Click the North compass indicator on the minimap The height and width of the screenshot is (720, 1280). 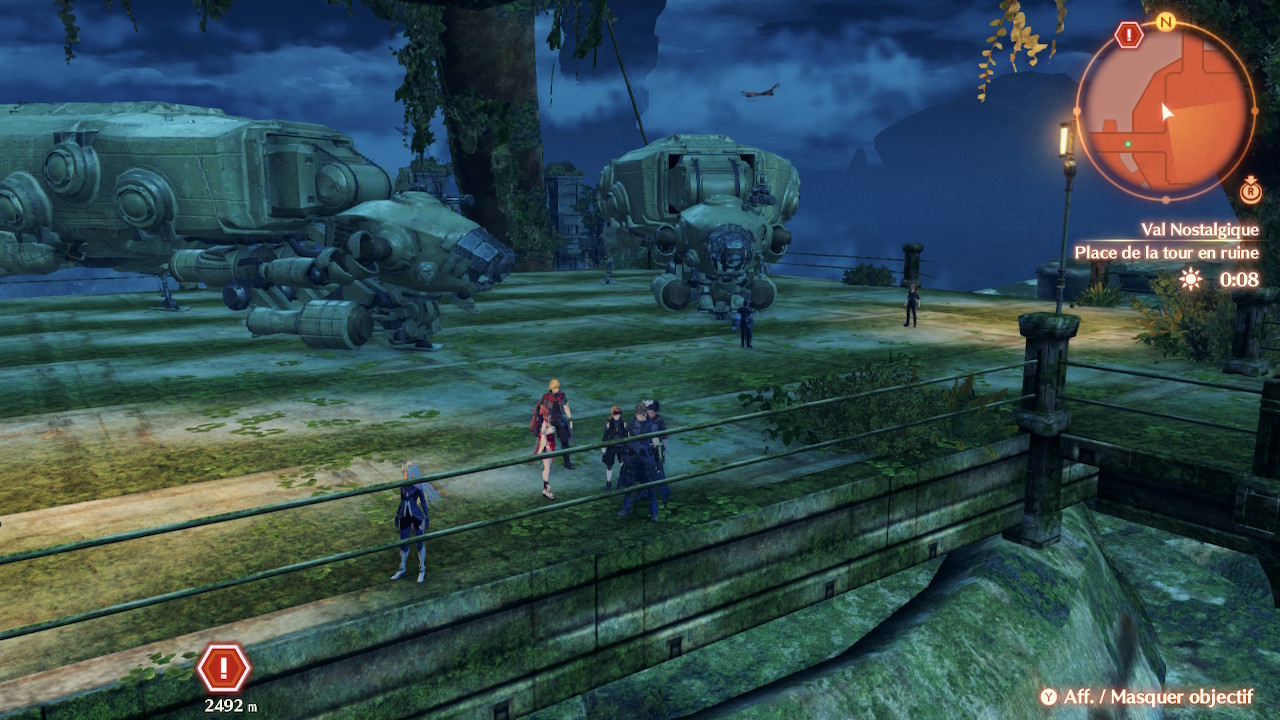pos(1164,22)
